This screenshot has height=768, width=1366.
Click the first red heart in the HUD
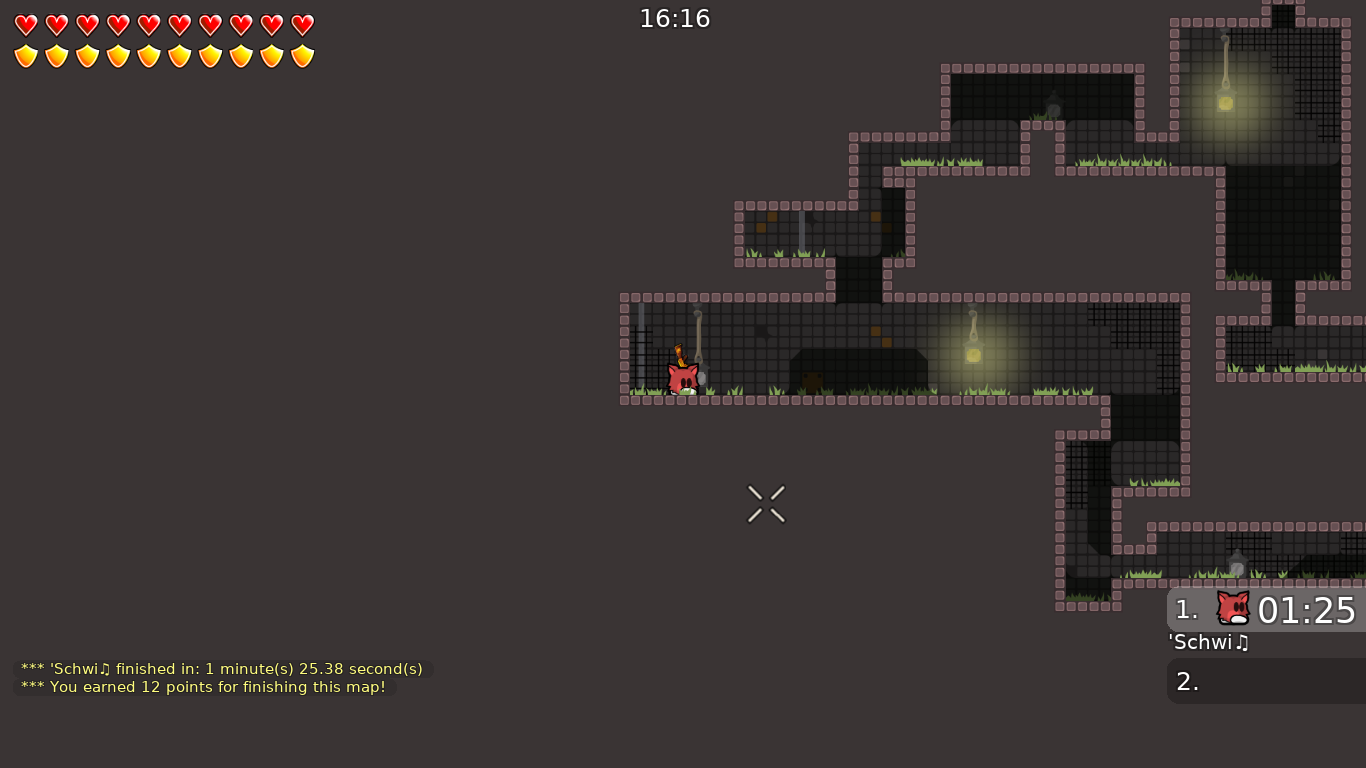click(x=25, y=24)
